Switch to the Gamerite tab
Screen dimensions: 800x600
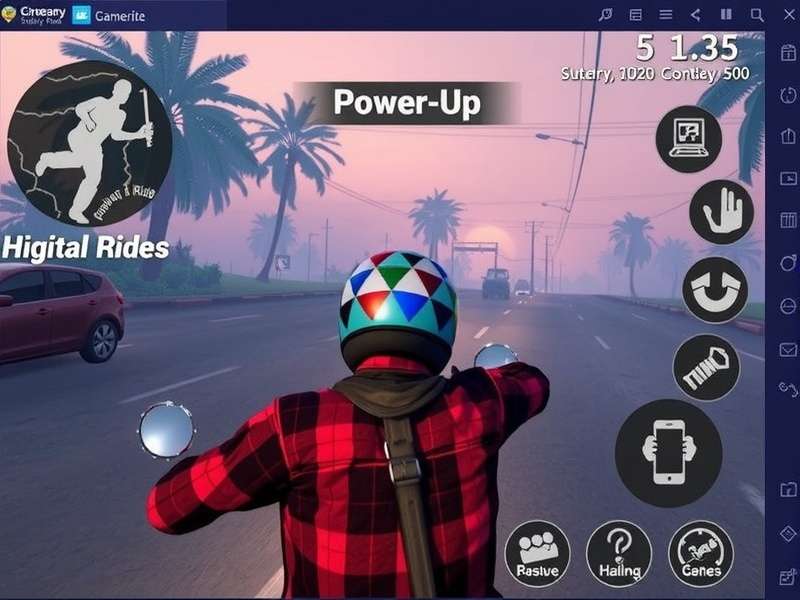point(110,14)
